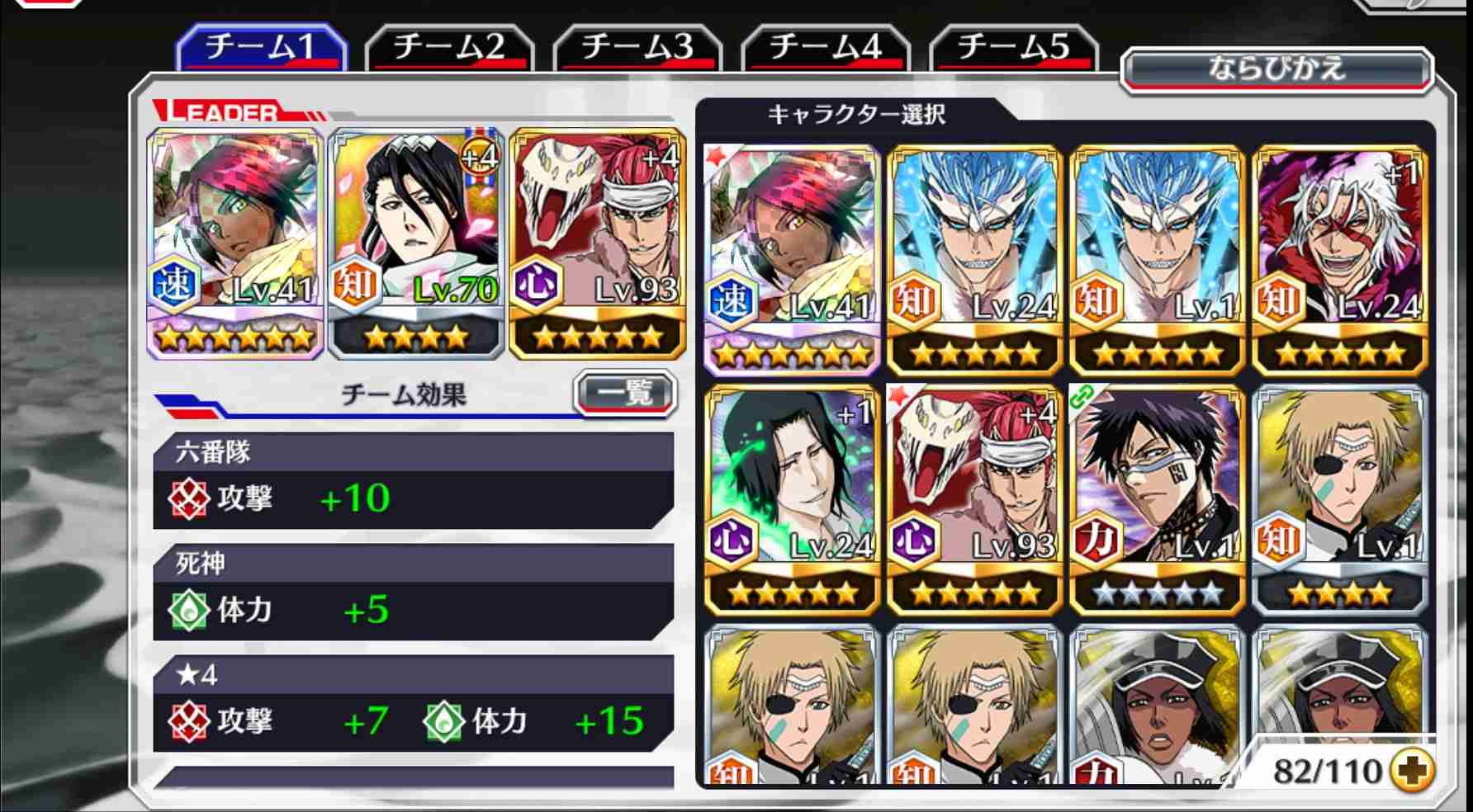
Task: Select the Lv.41 leader slot in team
Action: 234,243
